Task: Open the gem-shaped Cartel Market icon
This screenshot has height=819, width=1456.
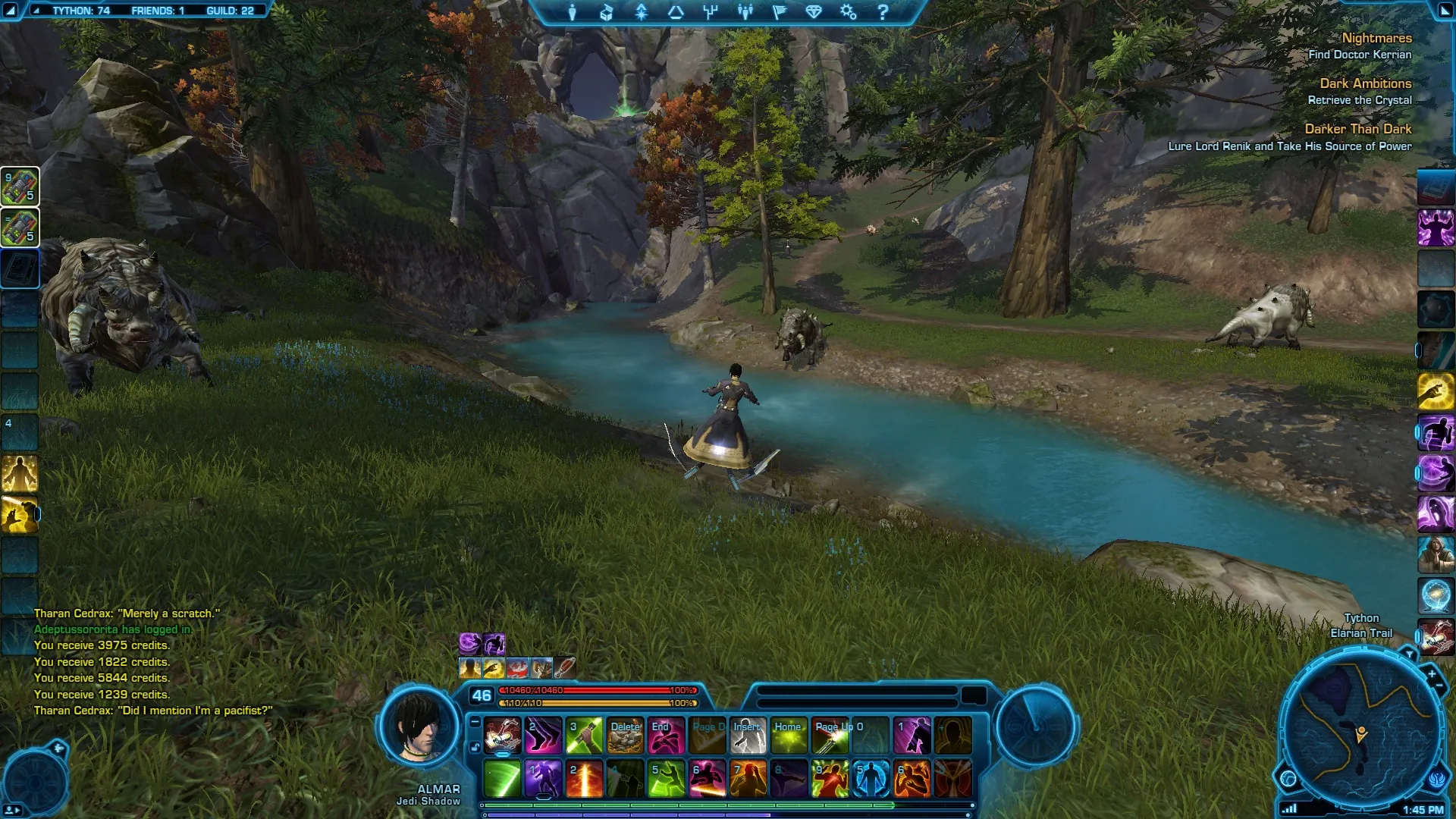Action: [814, 12]
